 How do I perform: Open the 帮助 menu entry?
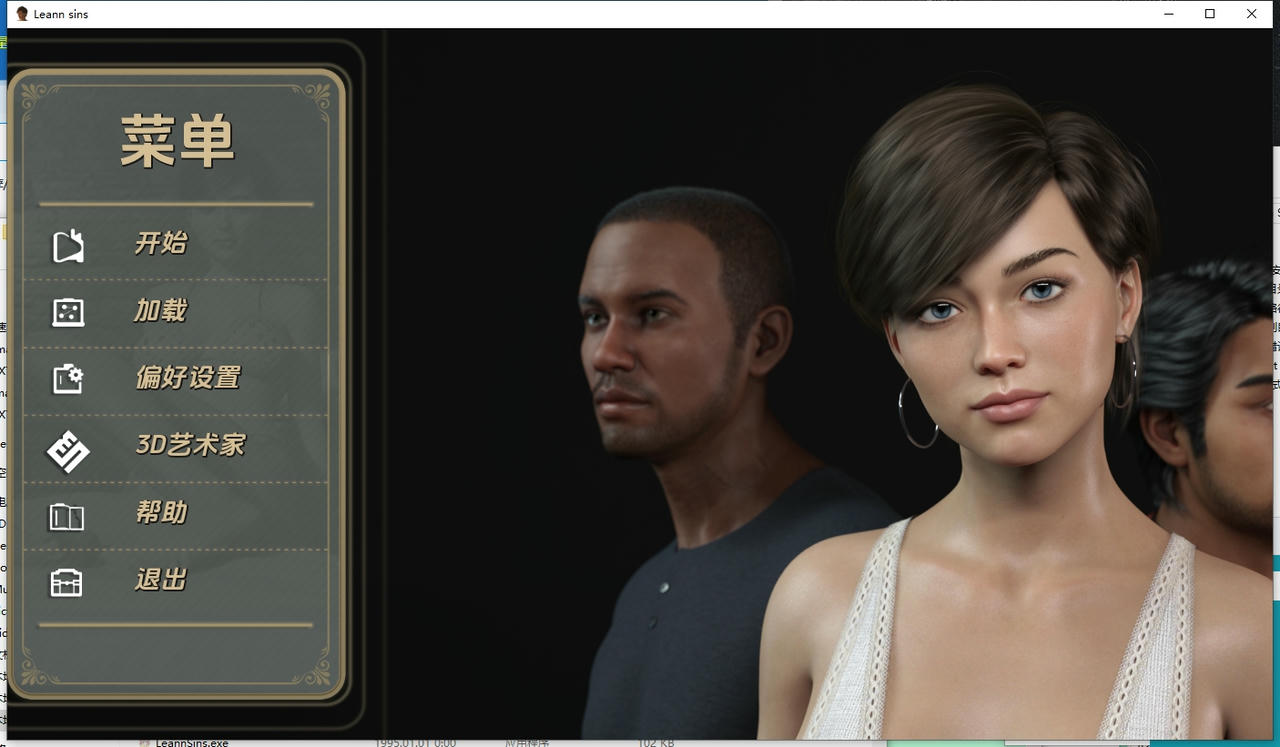point(160,513)
